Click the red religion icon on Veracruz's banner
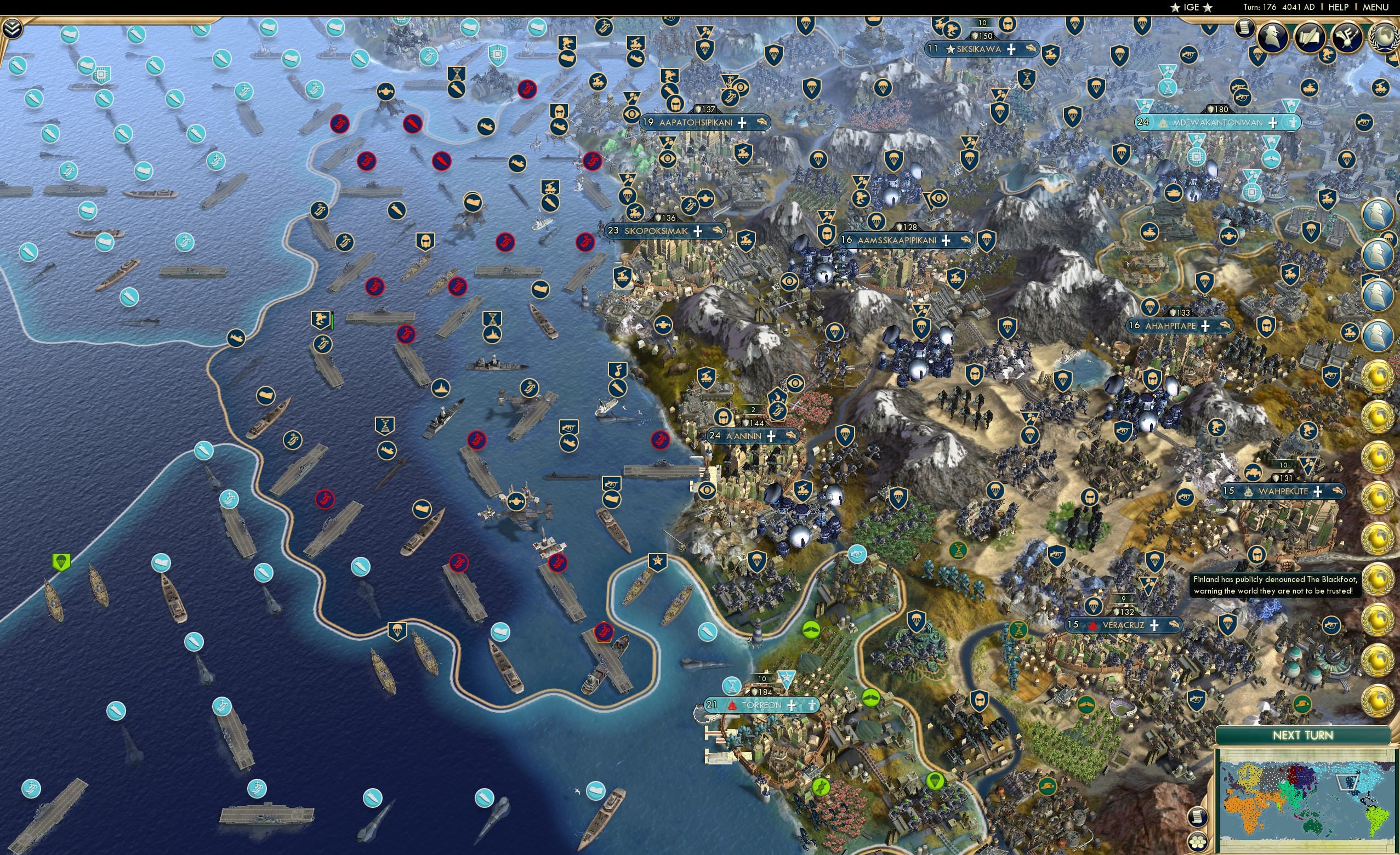The height and width of the screenshot is (855, 1400). (1094, 626)
